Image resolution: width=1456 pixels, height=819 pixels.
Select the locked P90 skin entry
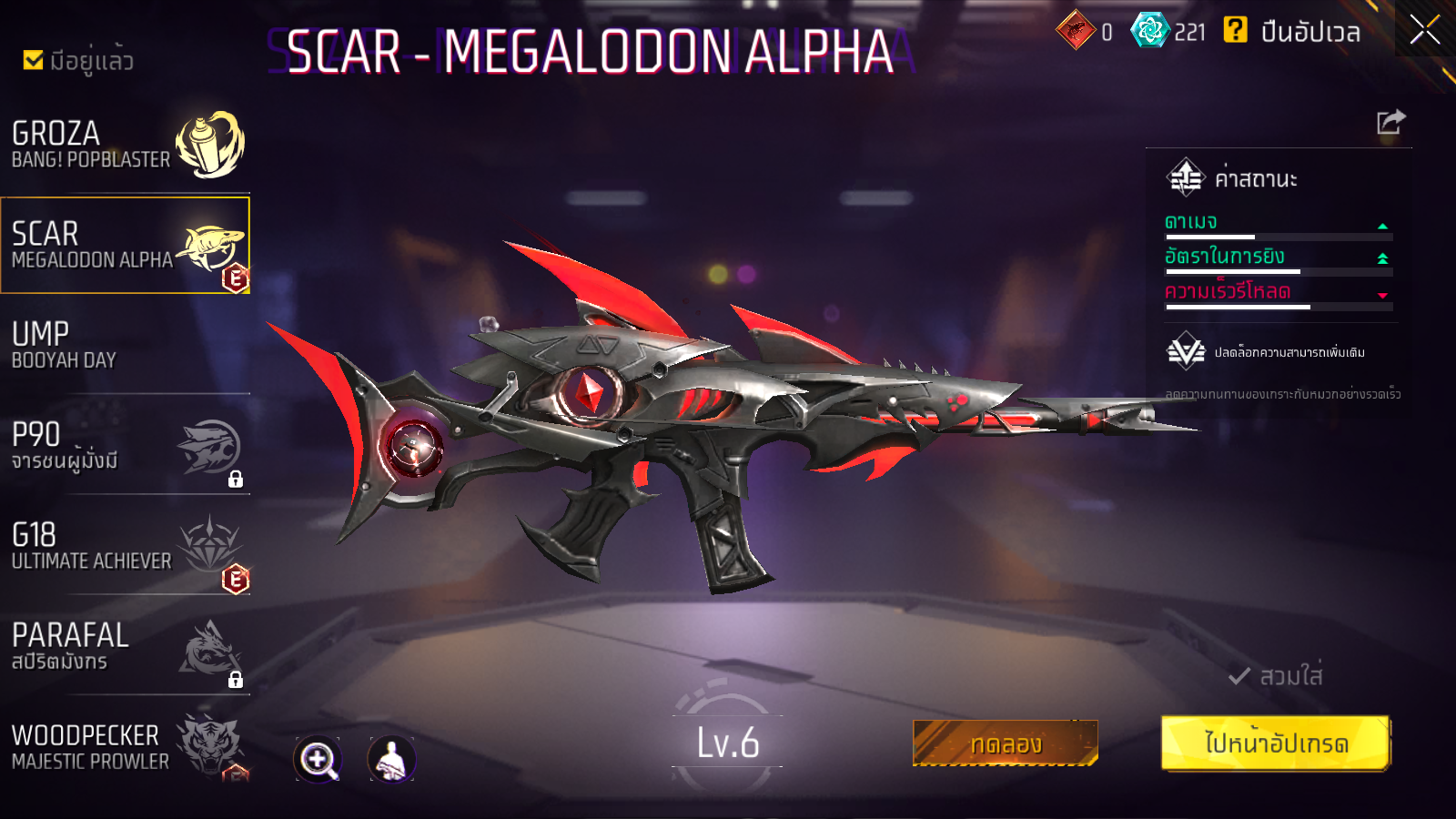(126, 446)
